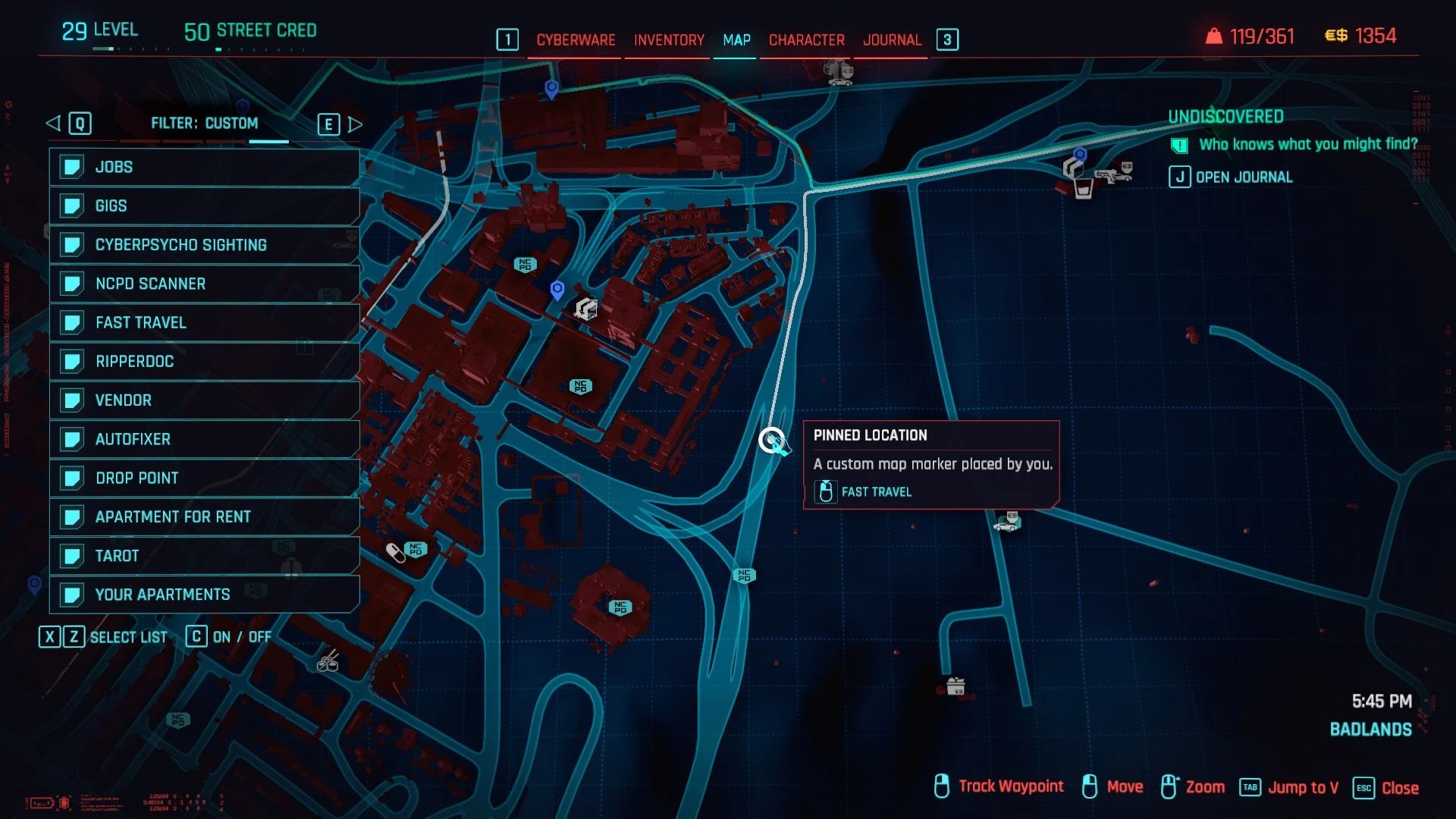Click the NCPD scanner icon near map center
Viewport: 1456px width, 819px height.
point(581,385)
